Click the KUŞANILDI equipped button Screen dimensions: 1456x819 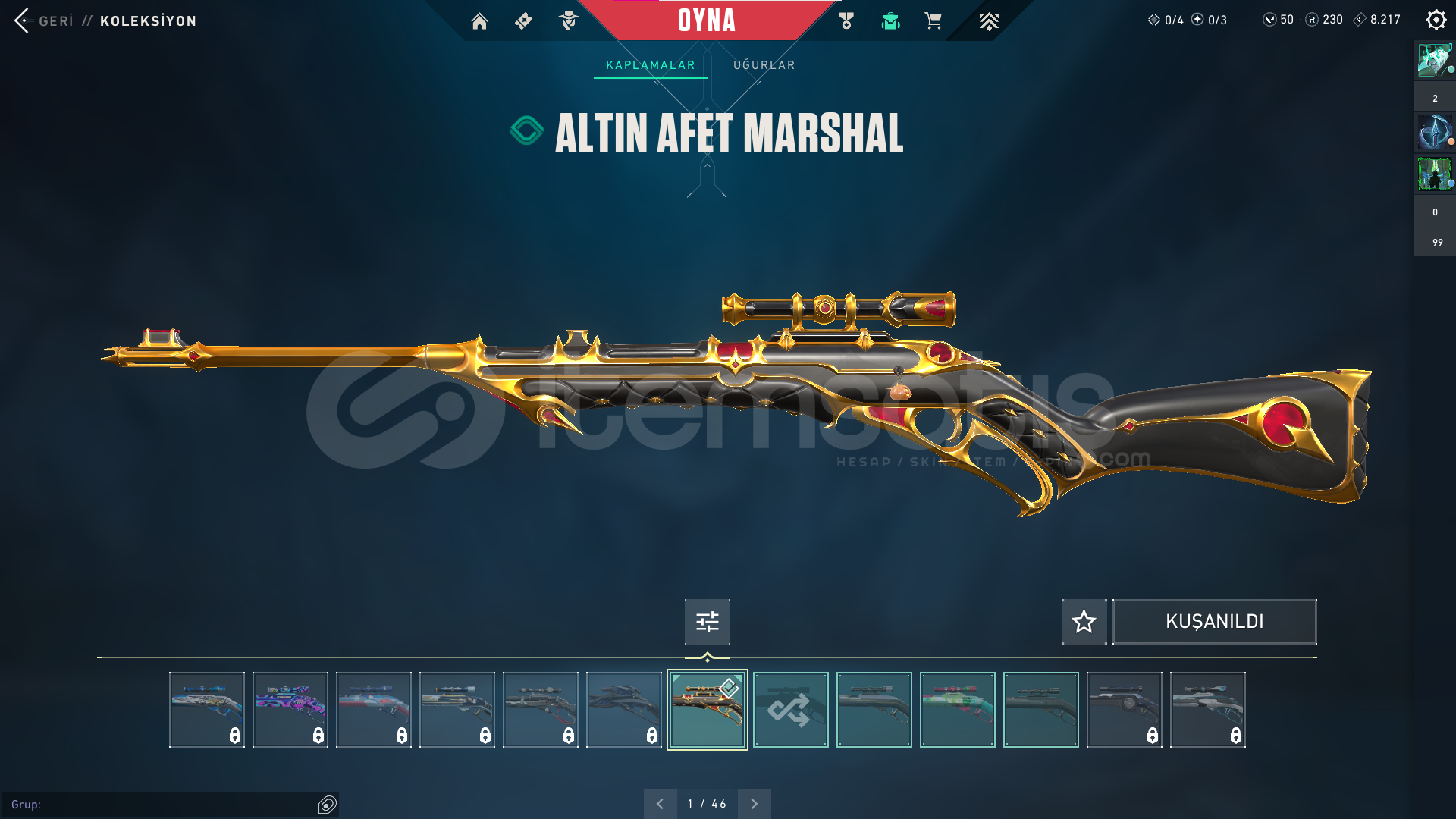[1214, 622]
